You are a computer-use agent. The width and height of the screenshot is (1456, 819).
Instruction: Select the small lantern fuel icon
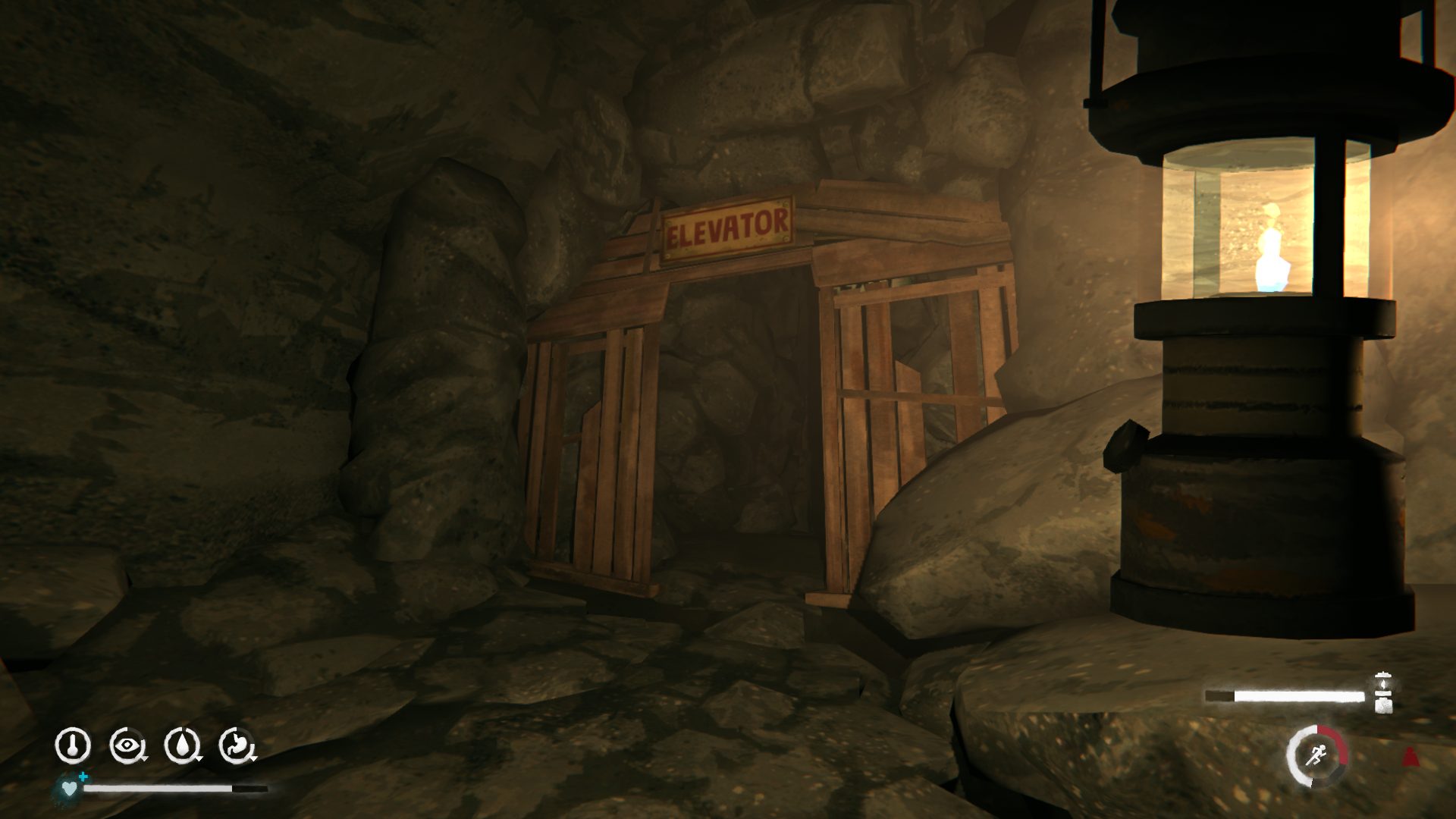click(x=1382, y=692)
